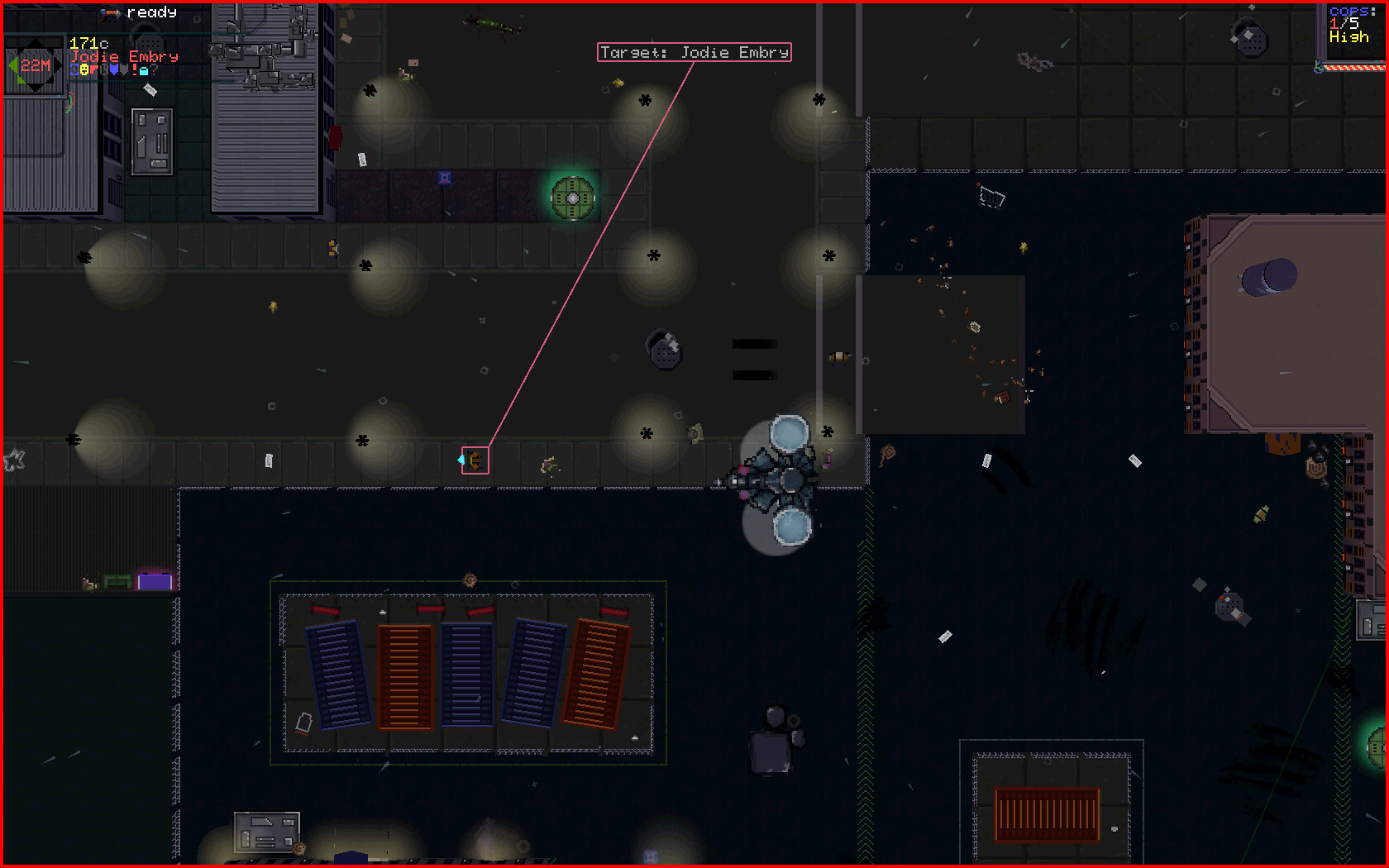The width and height of the screenshot is (1389, 868).
Task: Click the pistol weapon icon beside "ready"
Action: [x=110, y=14]
